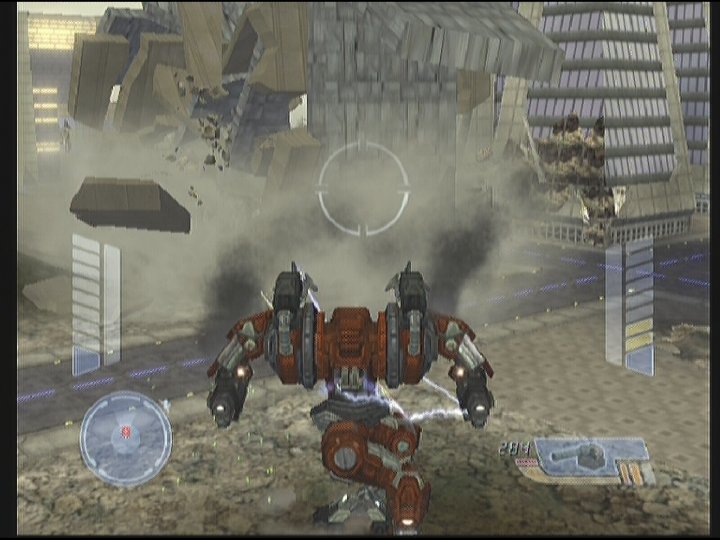Select the cannon weapon icon
Viewport: 720px width, 540px height.
click(x=580, y=458)
